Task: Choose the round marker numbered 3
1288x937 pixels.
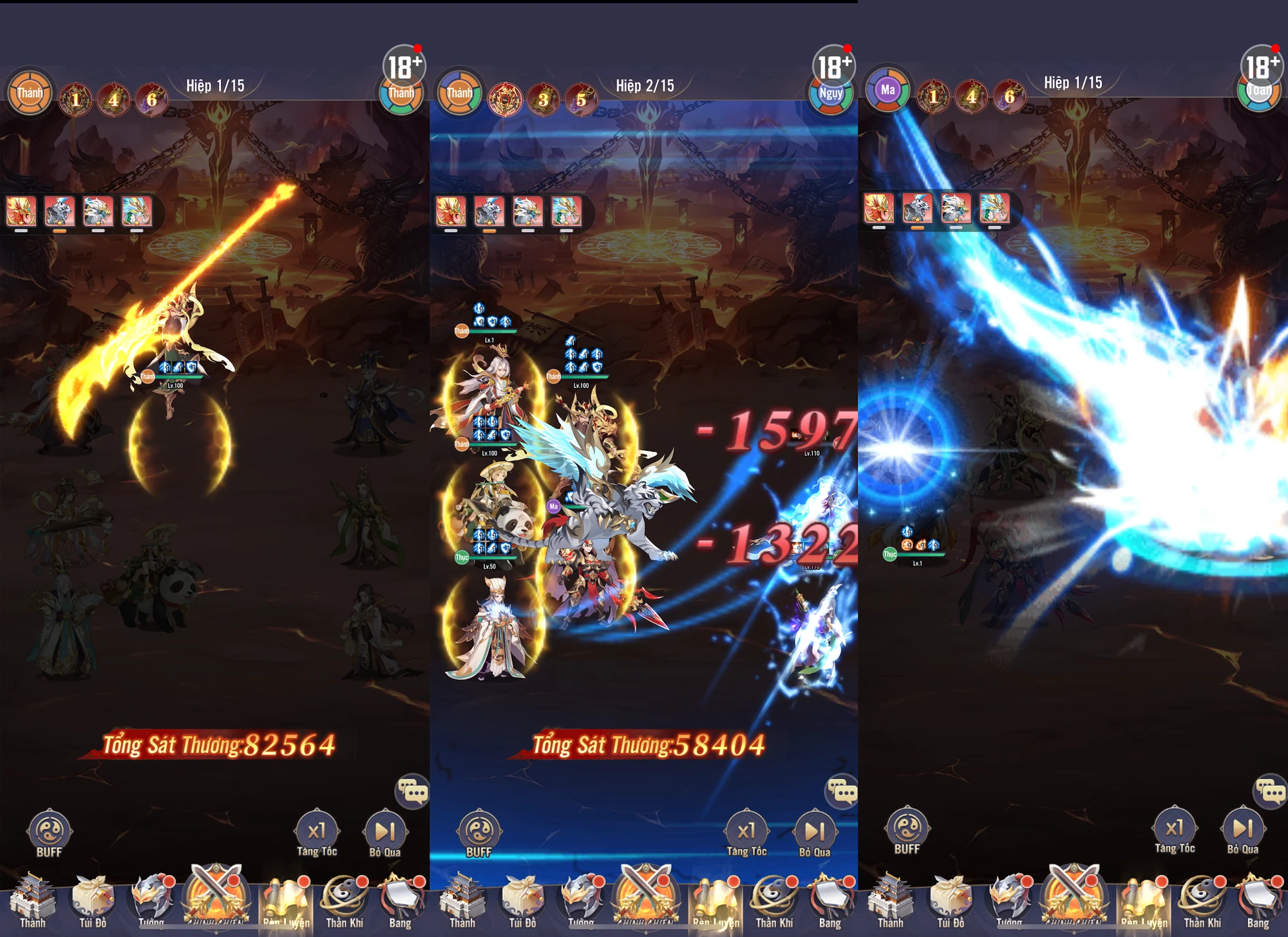Action: (x=544, y=100)
